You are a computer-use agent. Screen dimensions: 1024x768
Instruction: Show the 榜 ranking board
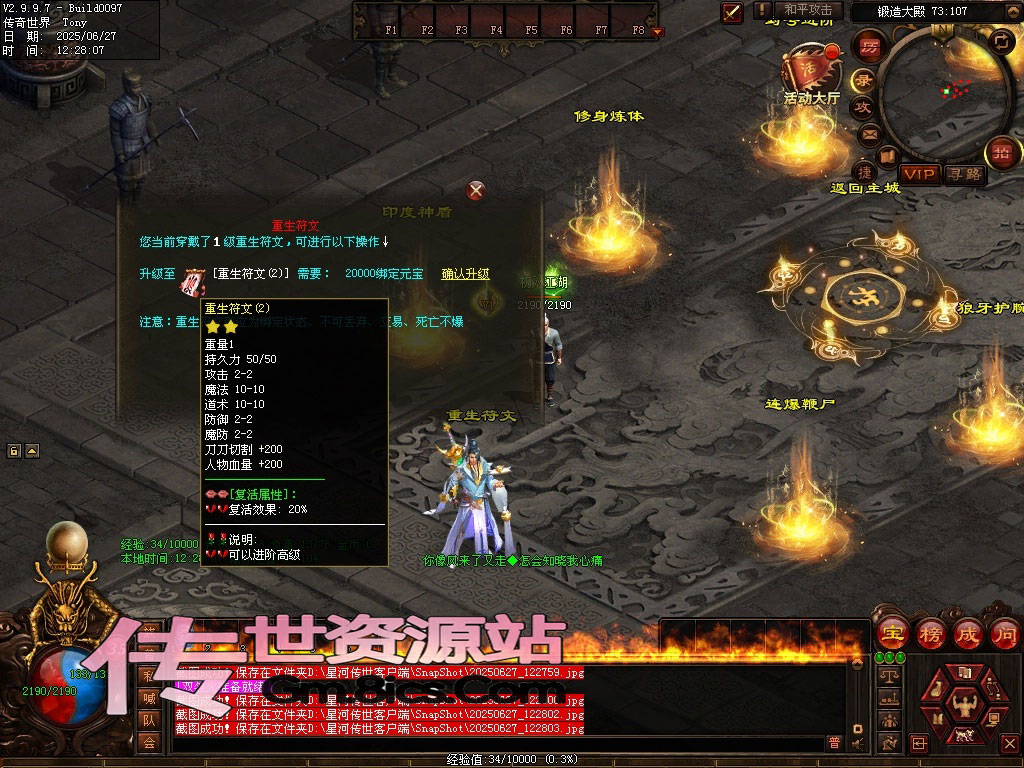coord(929,633)
